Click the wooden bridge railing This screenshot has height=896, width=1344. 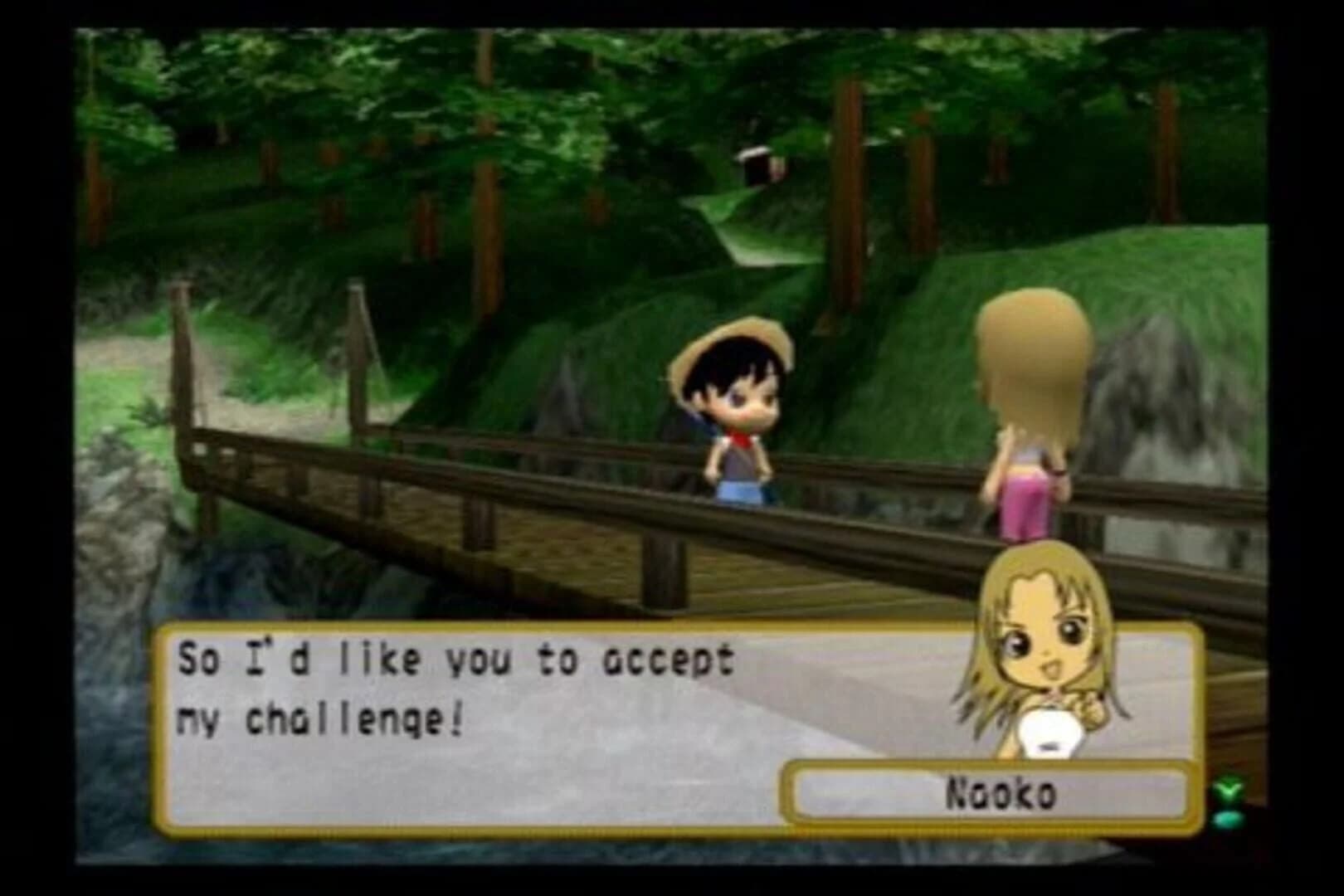[373, 456]
